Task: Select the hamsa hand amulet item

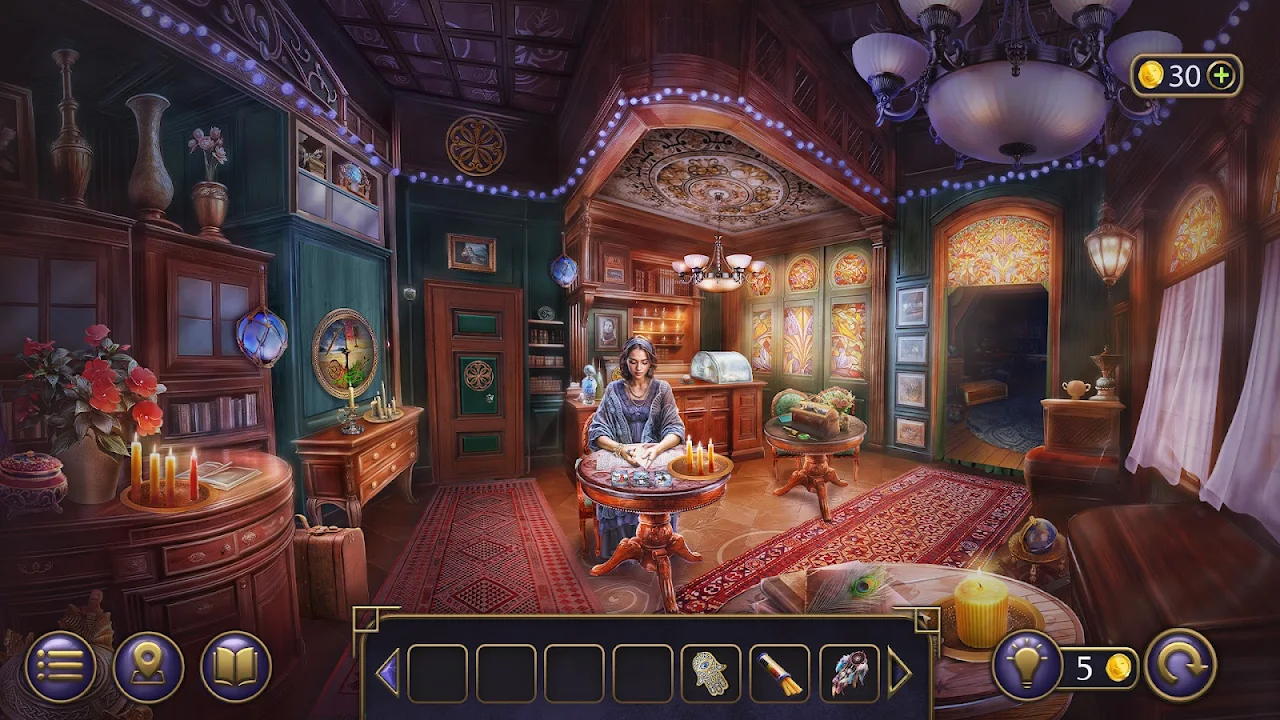Action: [x=710, y=673]
